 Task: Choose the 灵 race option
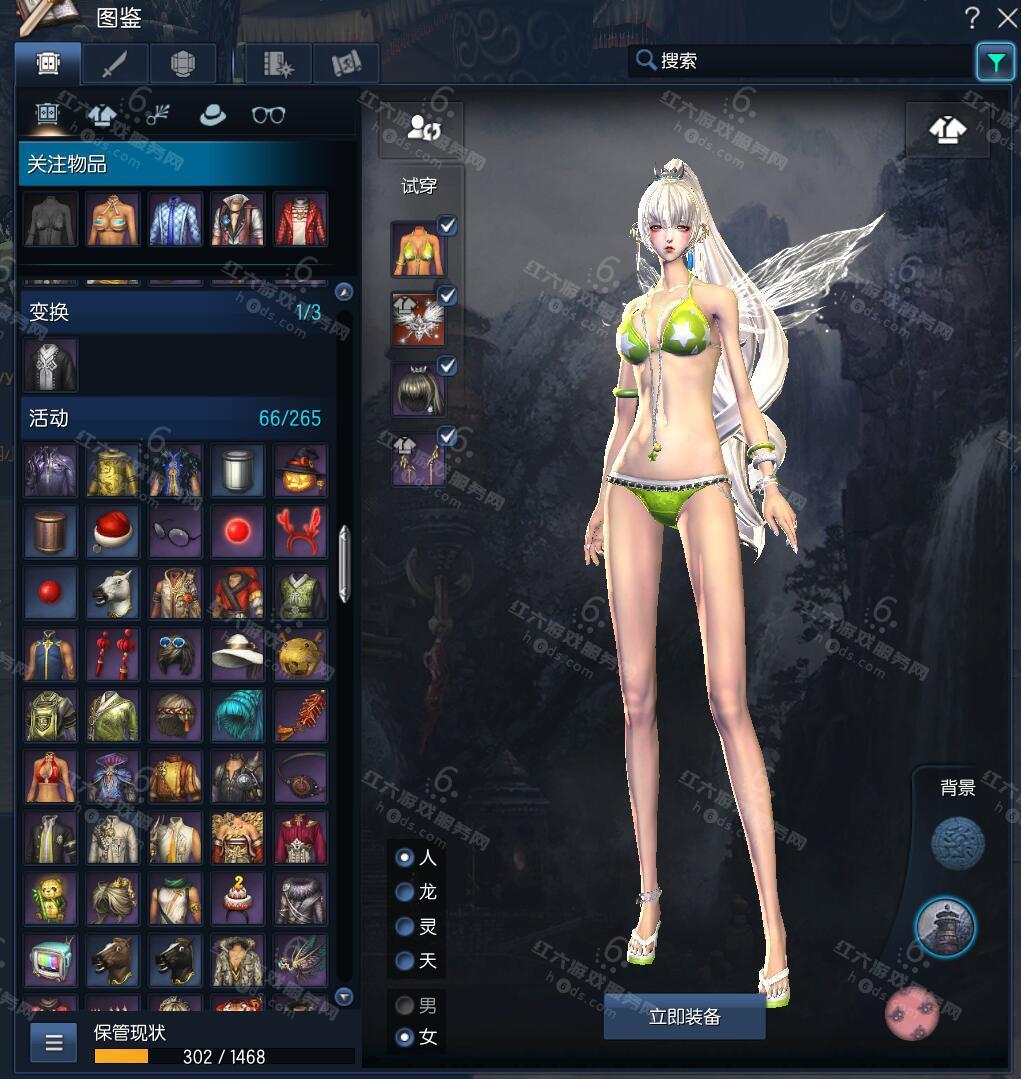405,927
